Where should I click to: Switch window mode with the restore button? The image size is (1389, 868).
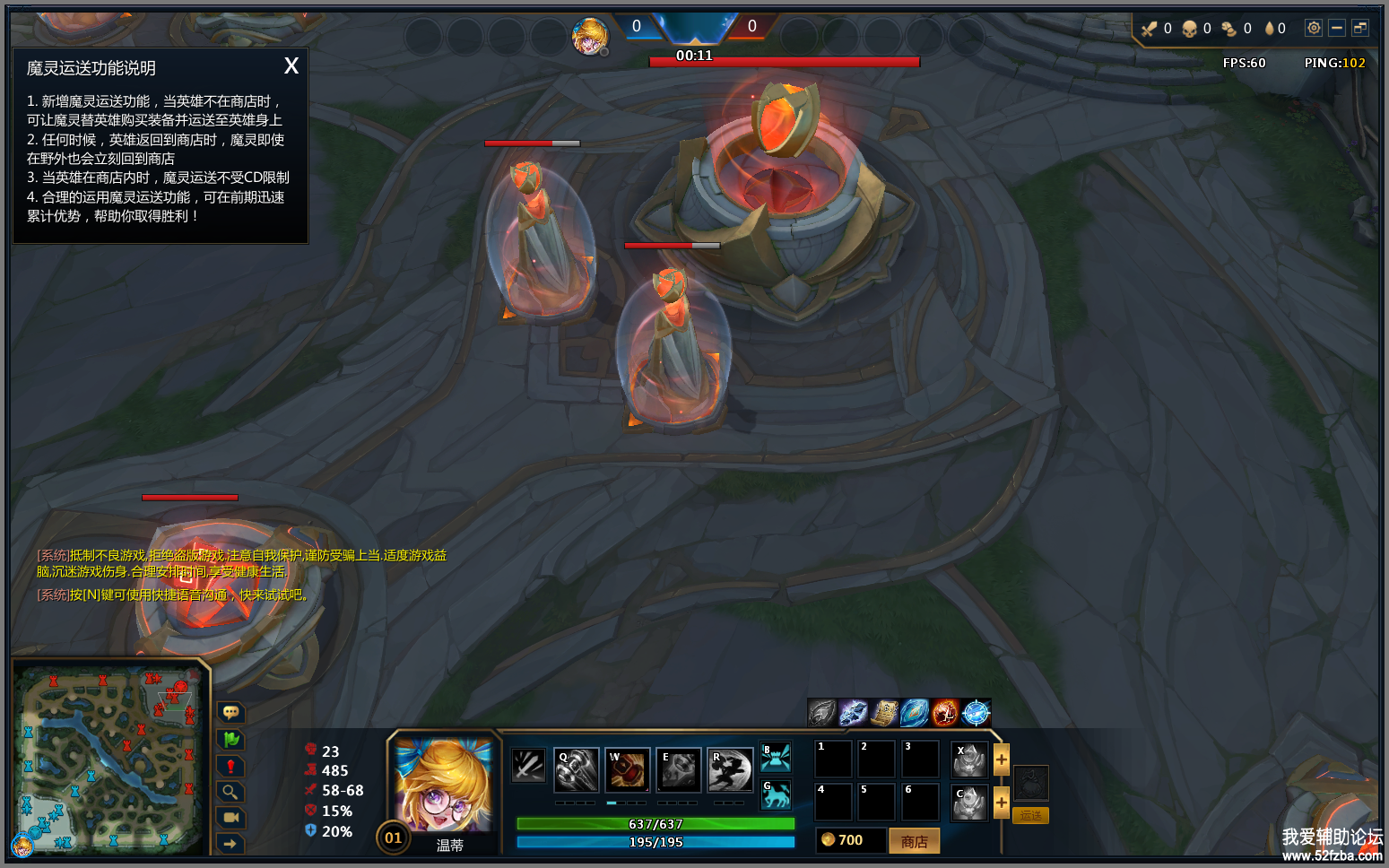[1360, 28]
